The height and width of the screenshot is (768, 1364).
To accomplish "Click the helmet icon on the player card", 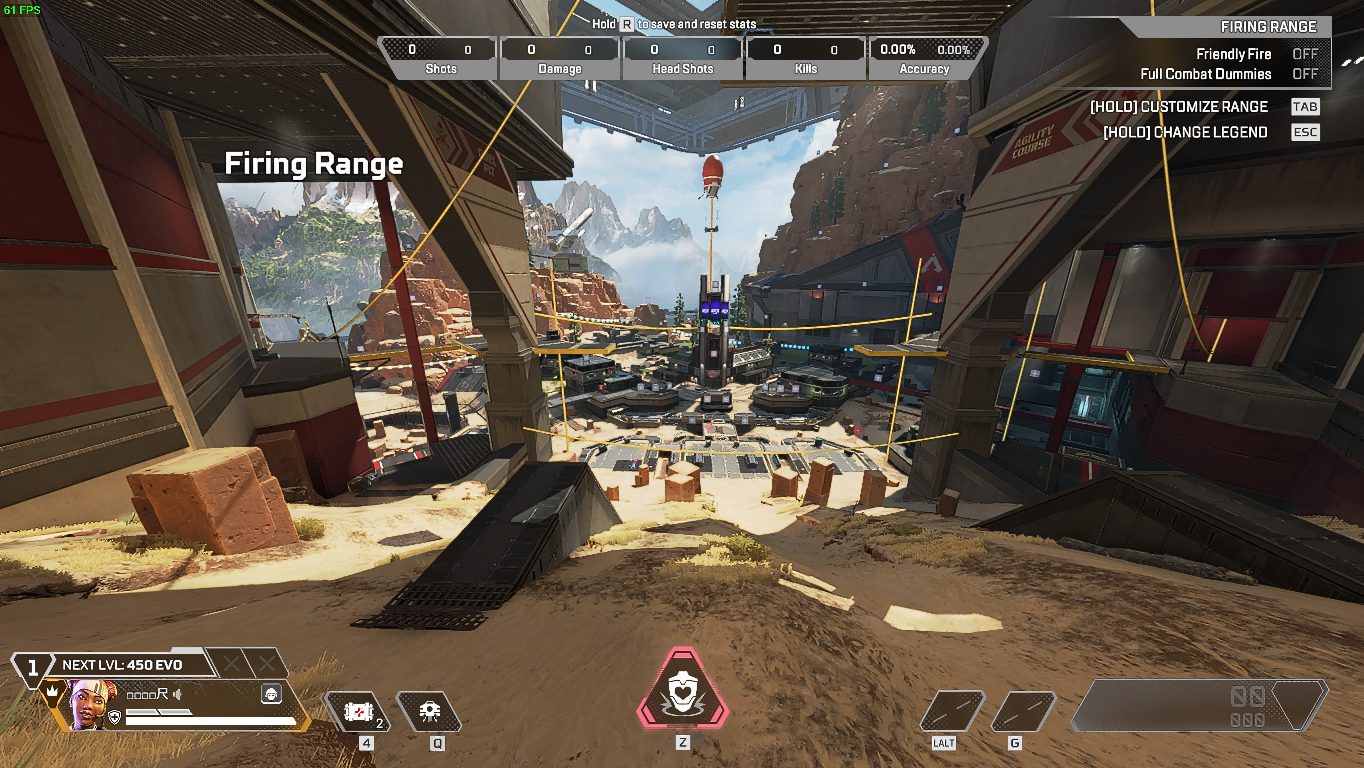I will tap(270, 693).
